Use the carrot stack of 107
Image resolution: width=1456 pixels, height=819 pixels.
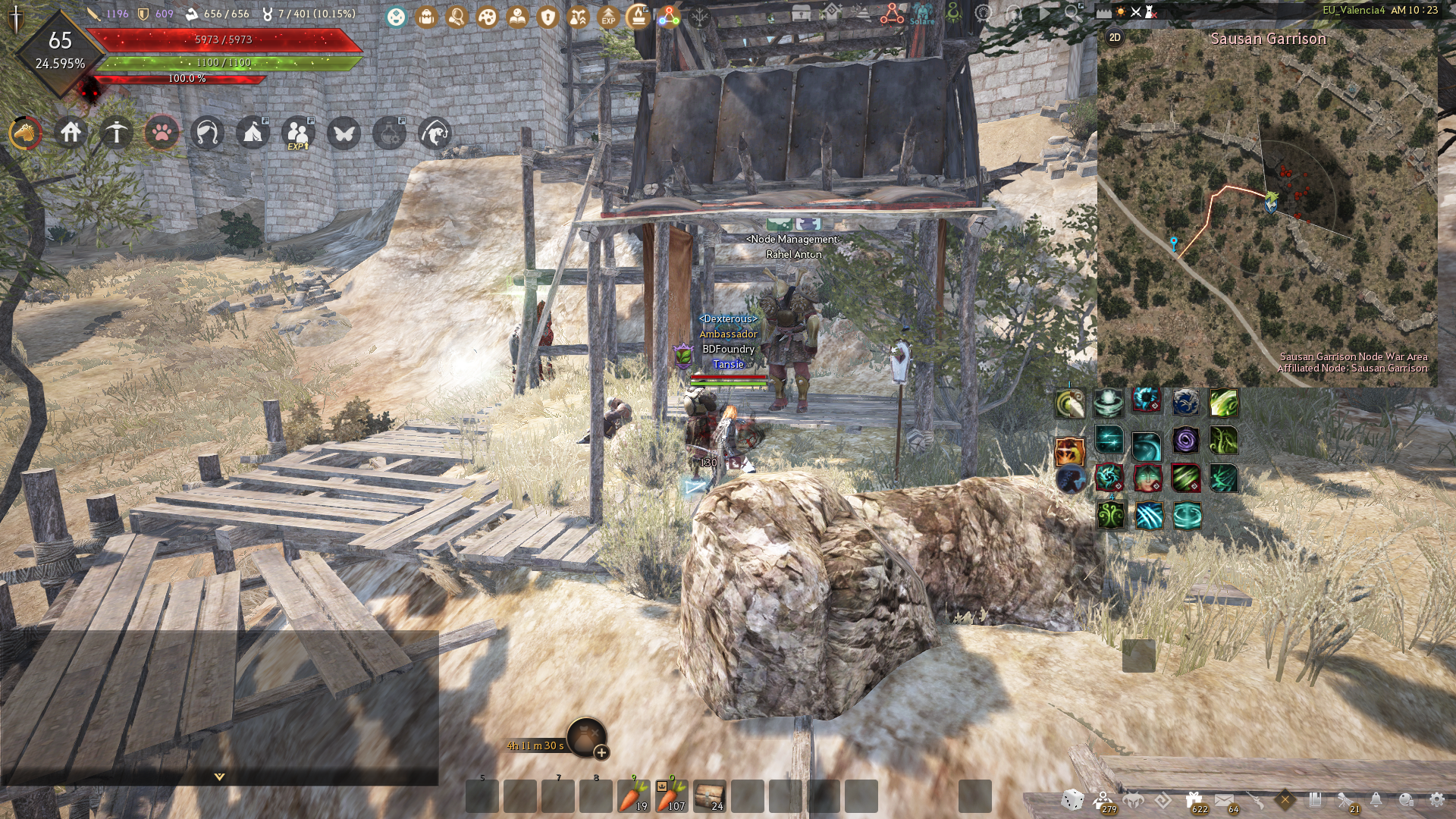click(x=670, y=795)
